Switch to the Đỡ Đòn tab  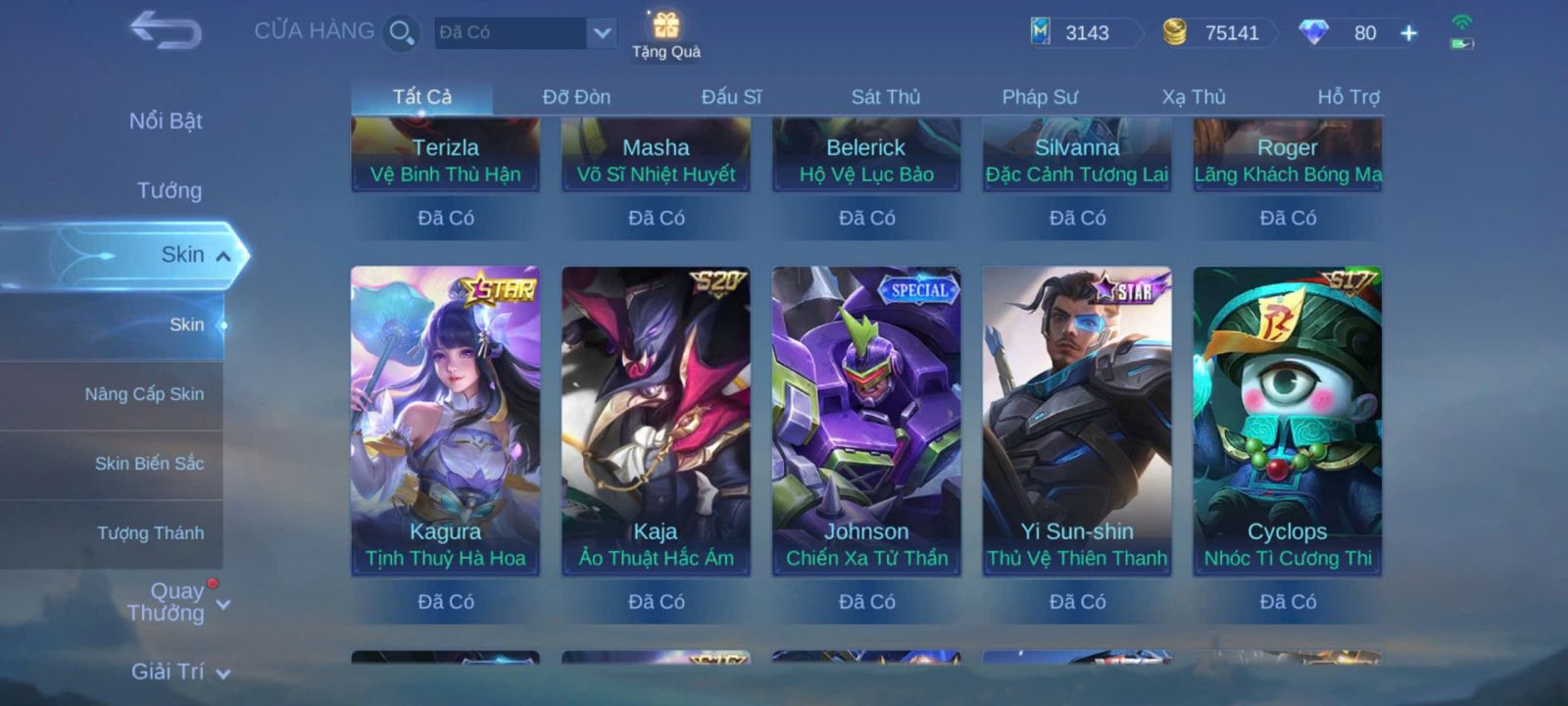pos(576,97)
